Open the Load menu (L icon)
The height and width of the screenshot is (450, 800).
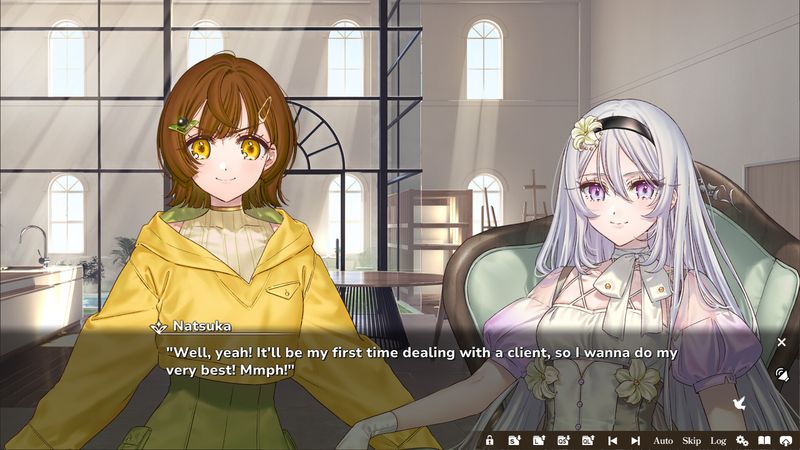coord(538,440)
